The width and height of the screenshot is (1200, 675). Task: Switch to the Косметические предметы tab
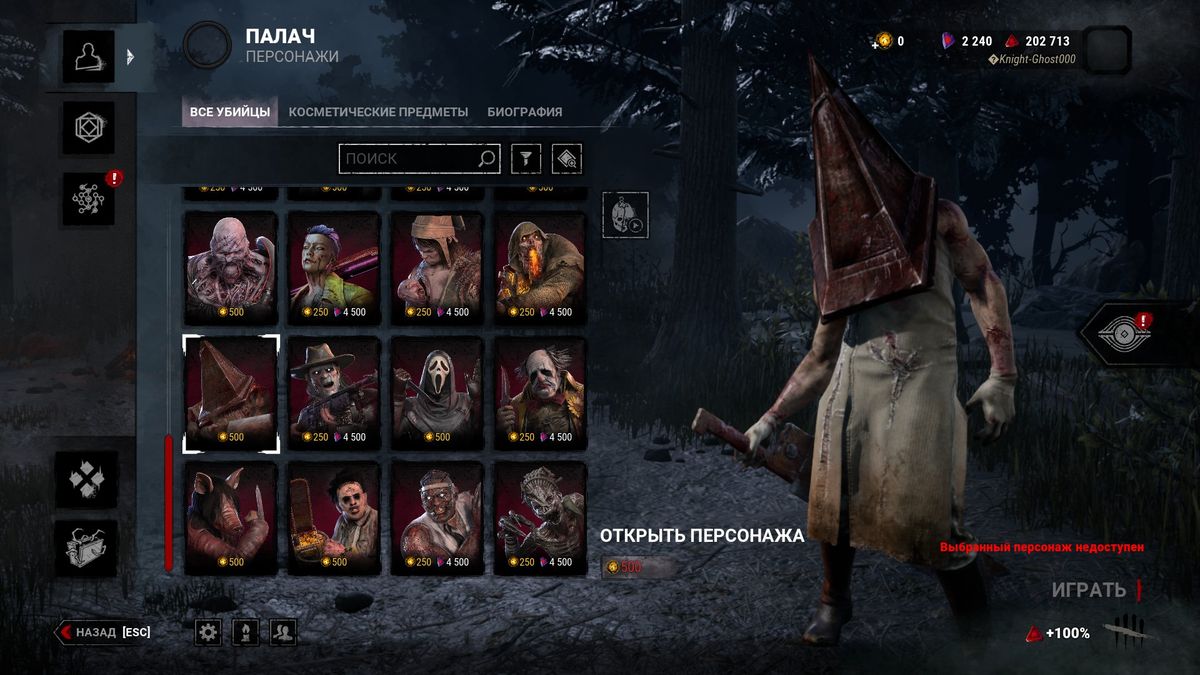[x=378, y=112]
